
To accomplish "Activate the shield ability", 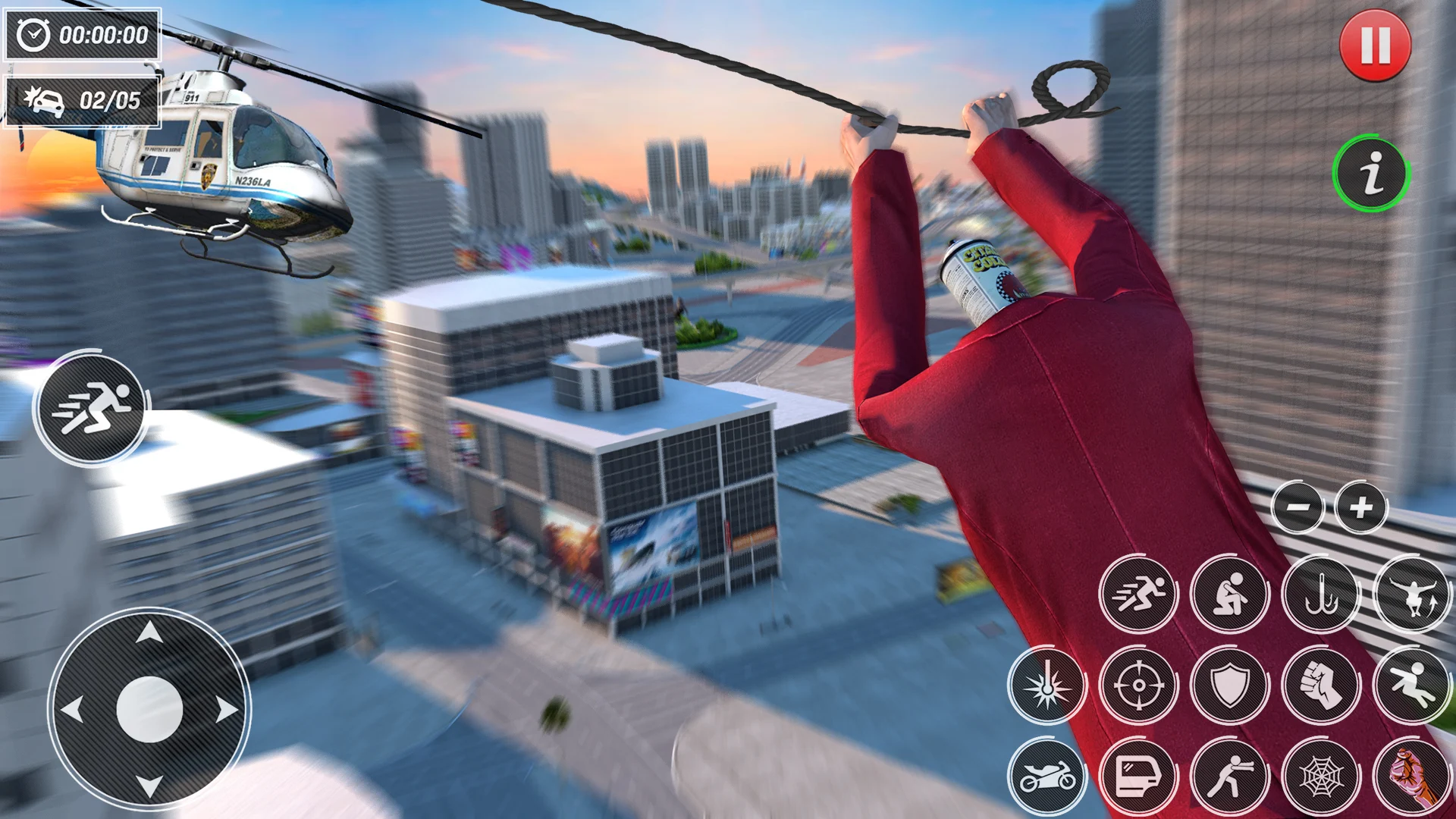I will (x=1229, y=685).
